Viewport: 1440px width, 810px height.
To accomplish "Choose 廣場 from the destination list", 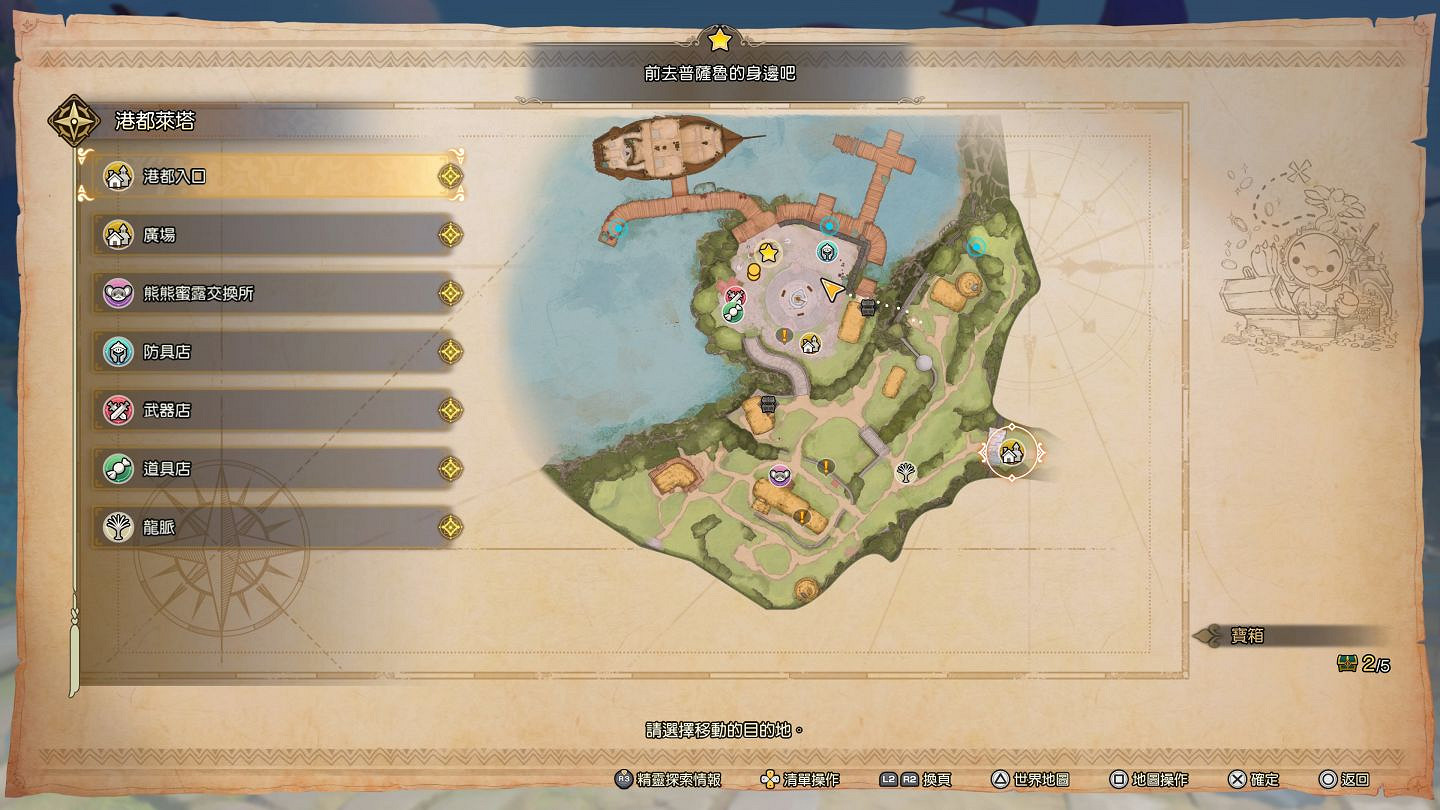I will [x=270, y=236].
